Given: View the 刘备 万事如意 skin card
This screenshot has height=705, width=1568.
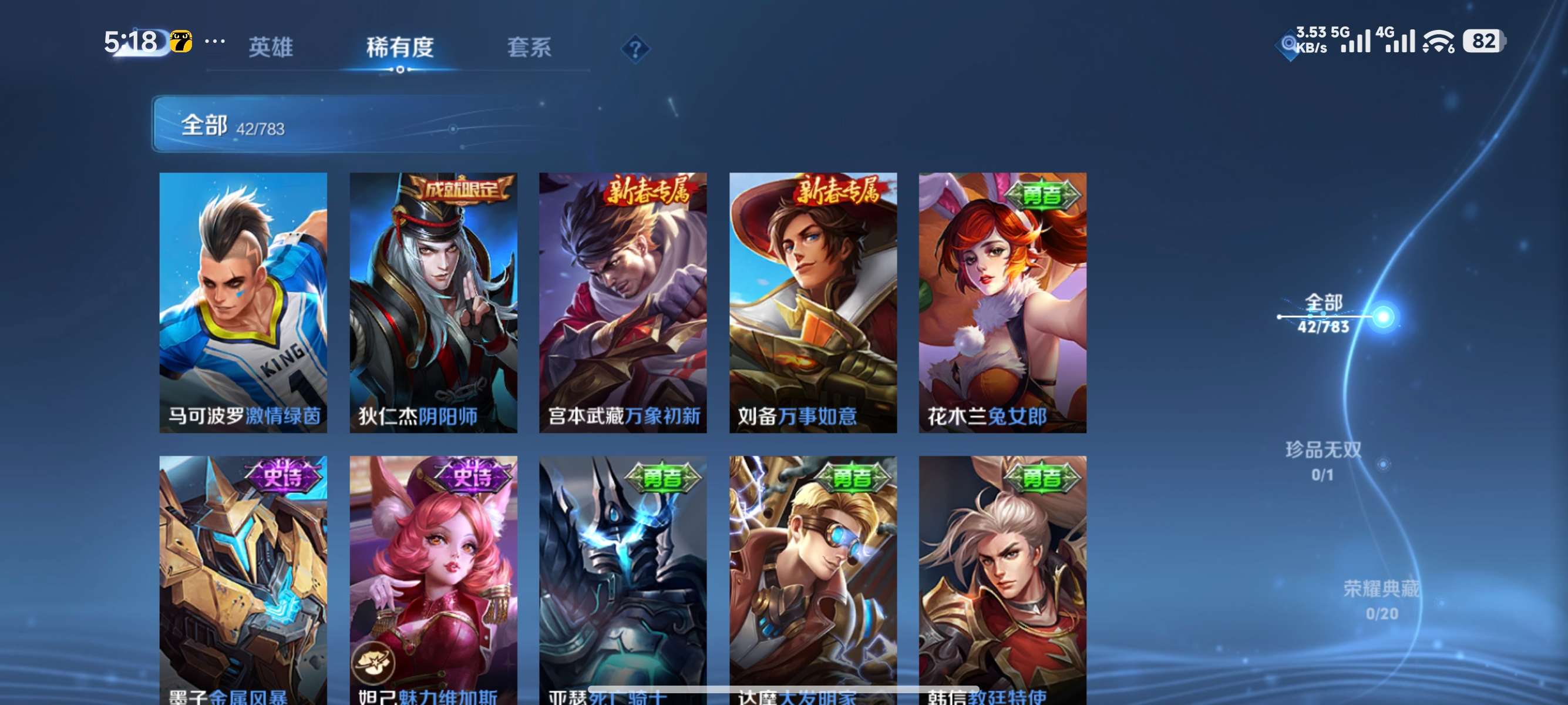Looking at the screenshot, I should tap(813, 303).
